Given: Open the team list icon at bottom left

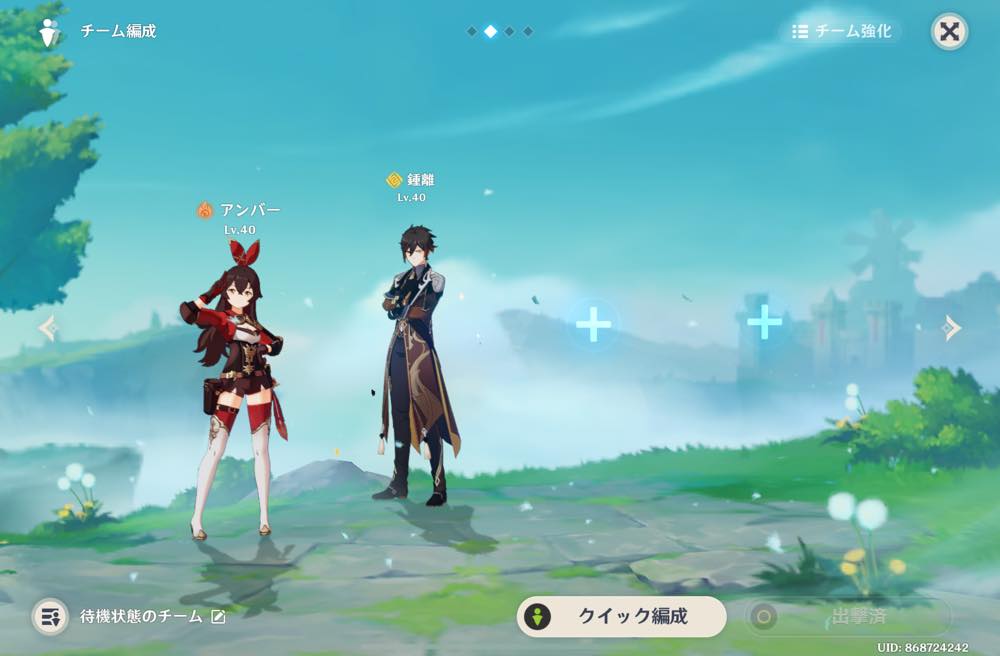Looking at the screenshot, I should click(x=50, y=616).
